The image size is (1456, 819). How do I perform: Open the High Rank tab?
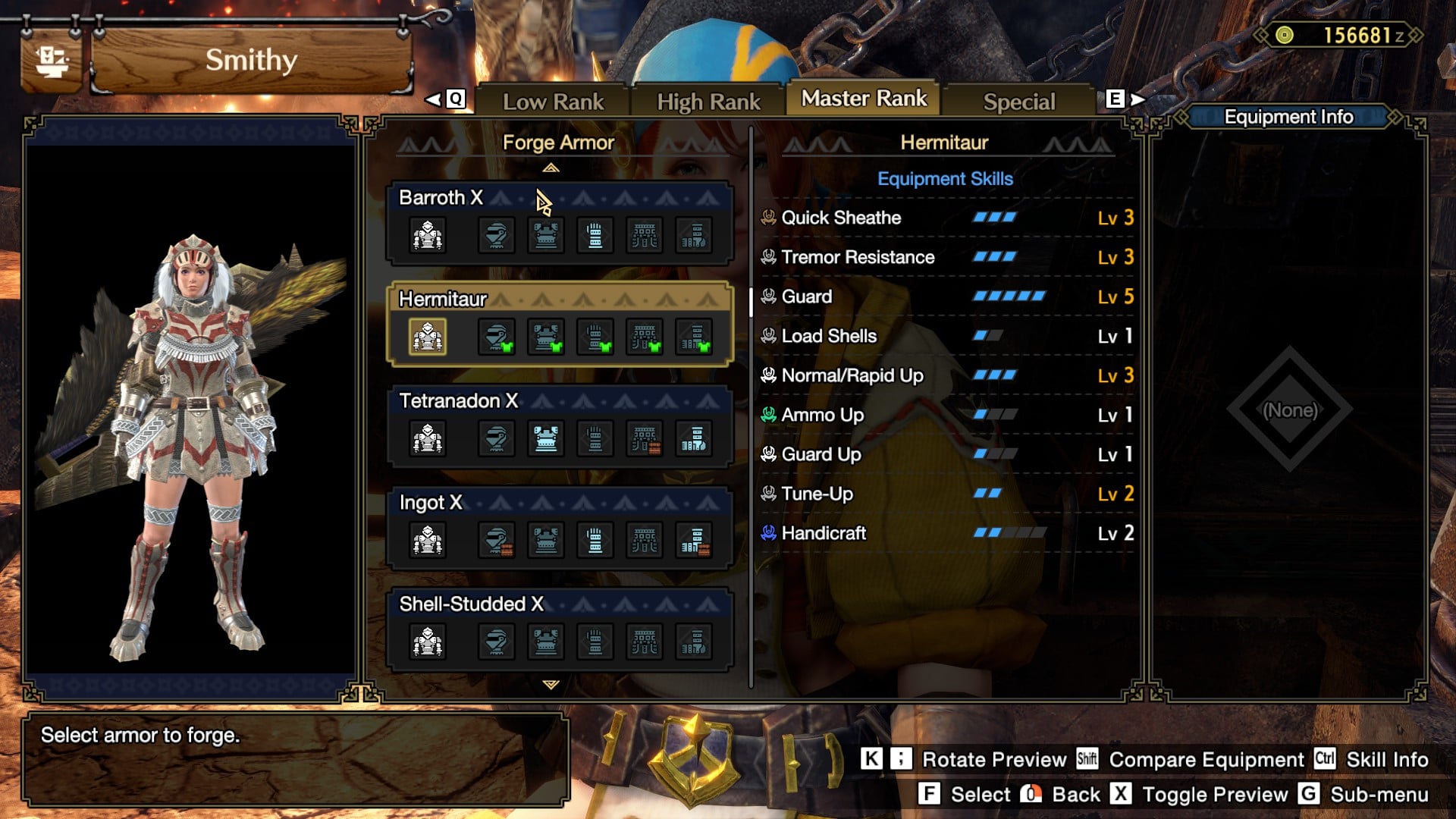point(708,102)
